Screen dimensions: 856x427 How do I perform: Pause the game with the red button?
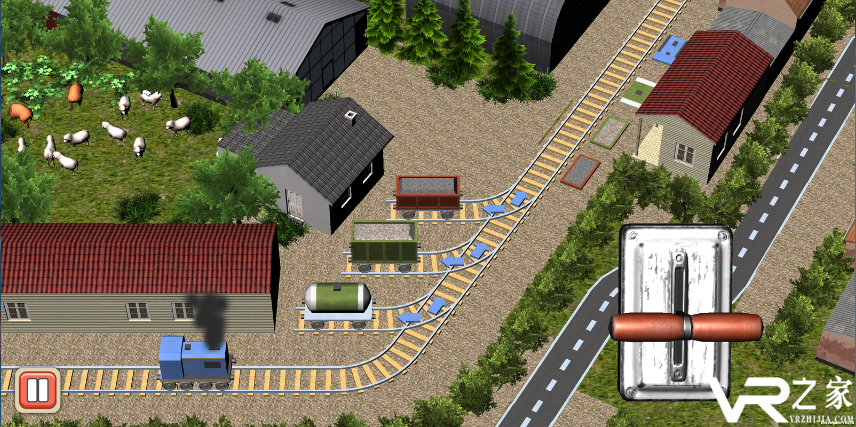37,389
